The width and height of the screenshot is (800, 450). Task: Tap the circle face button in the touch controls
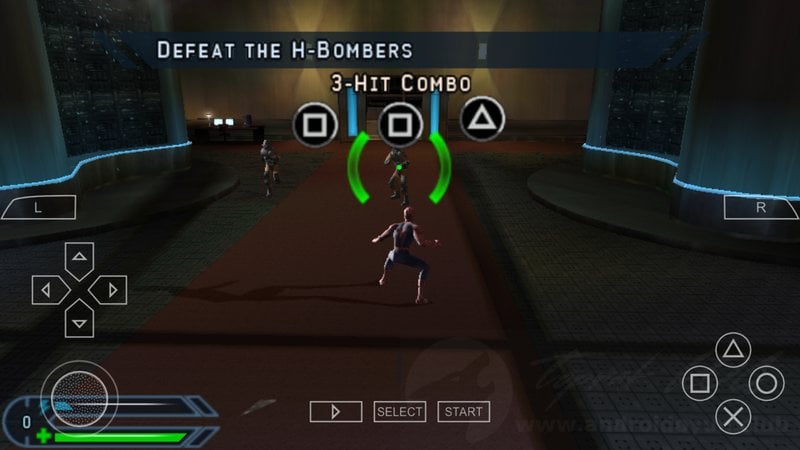point(766,383)
